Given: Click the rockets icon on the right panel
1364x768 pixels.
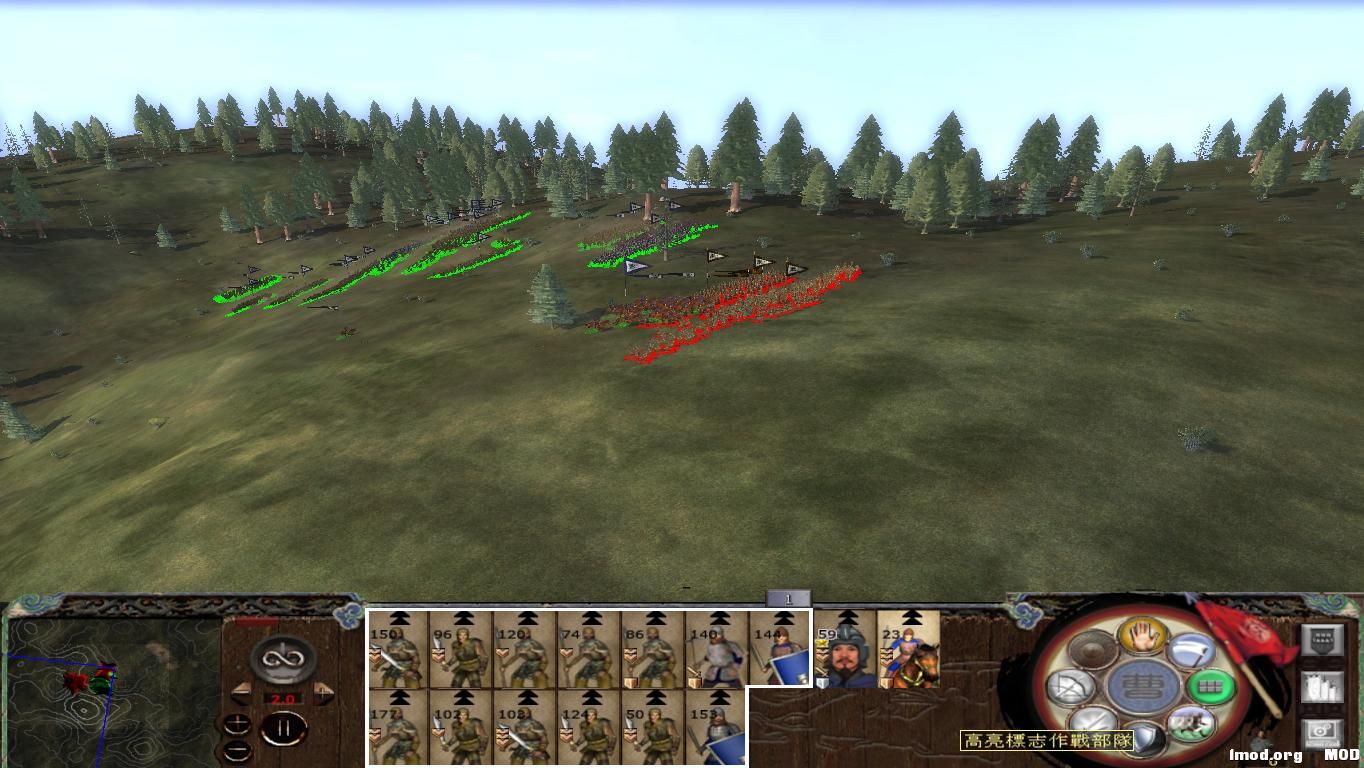Looking at the screenshot, I should [x=1321, y=688].
